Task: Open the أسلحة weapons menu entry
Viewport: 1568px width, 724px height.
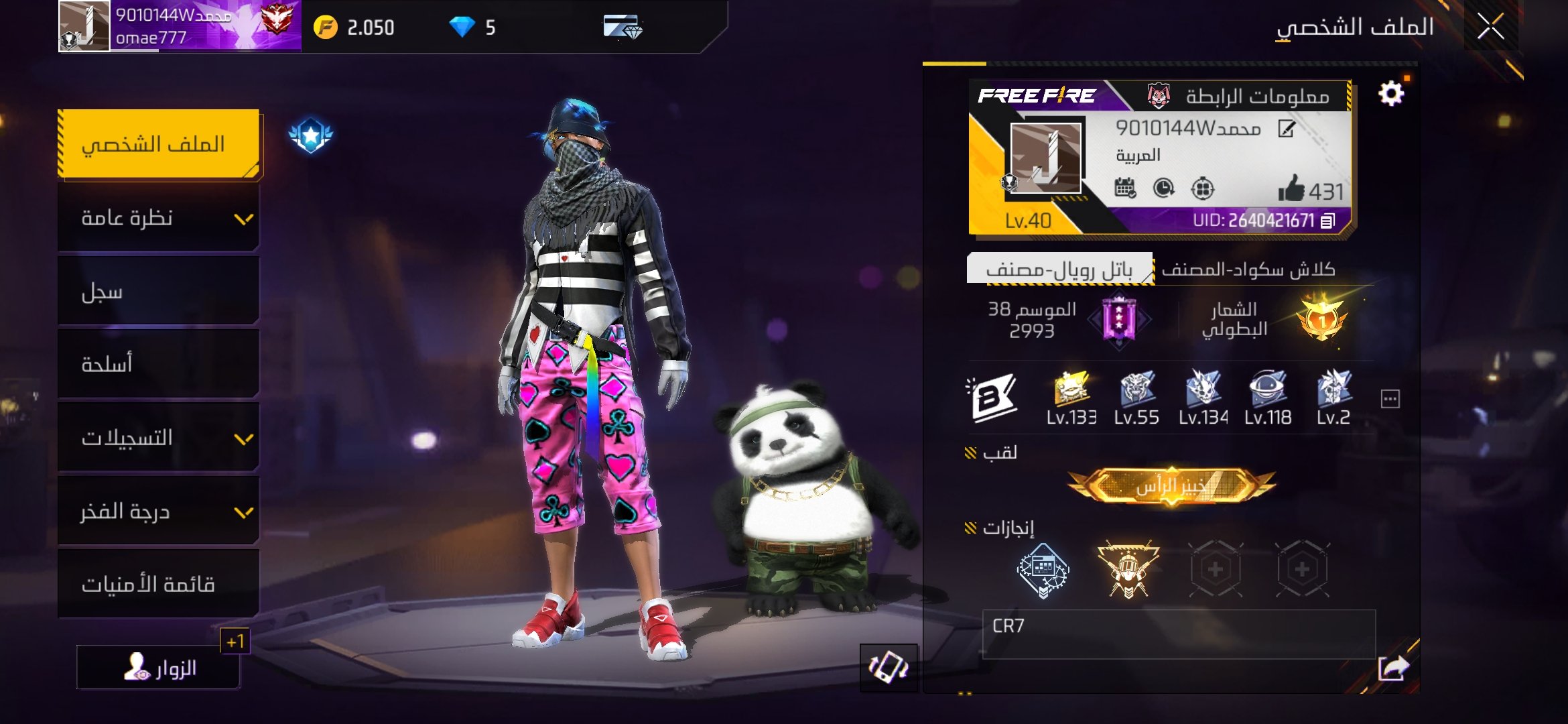Action: (159, 364)
